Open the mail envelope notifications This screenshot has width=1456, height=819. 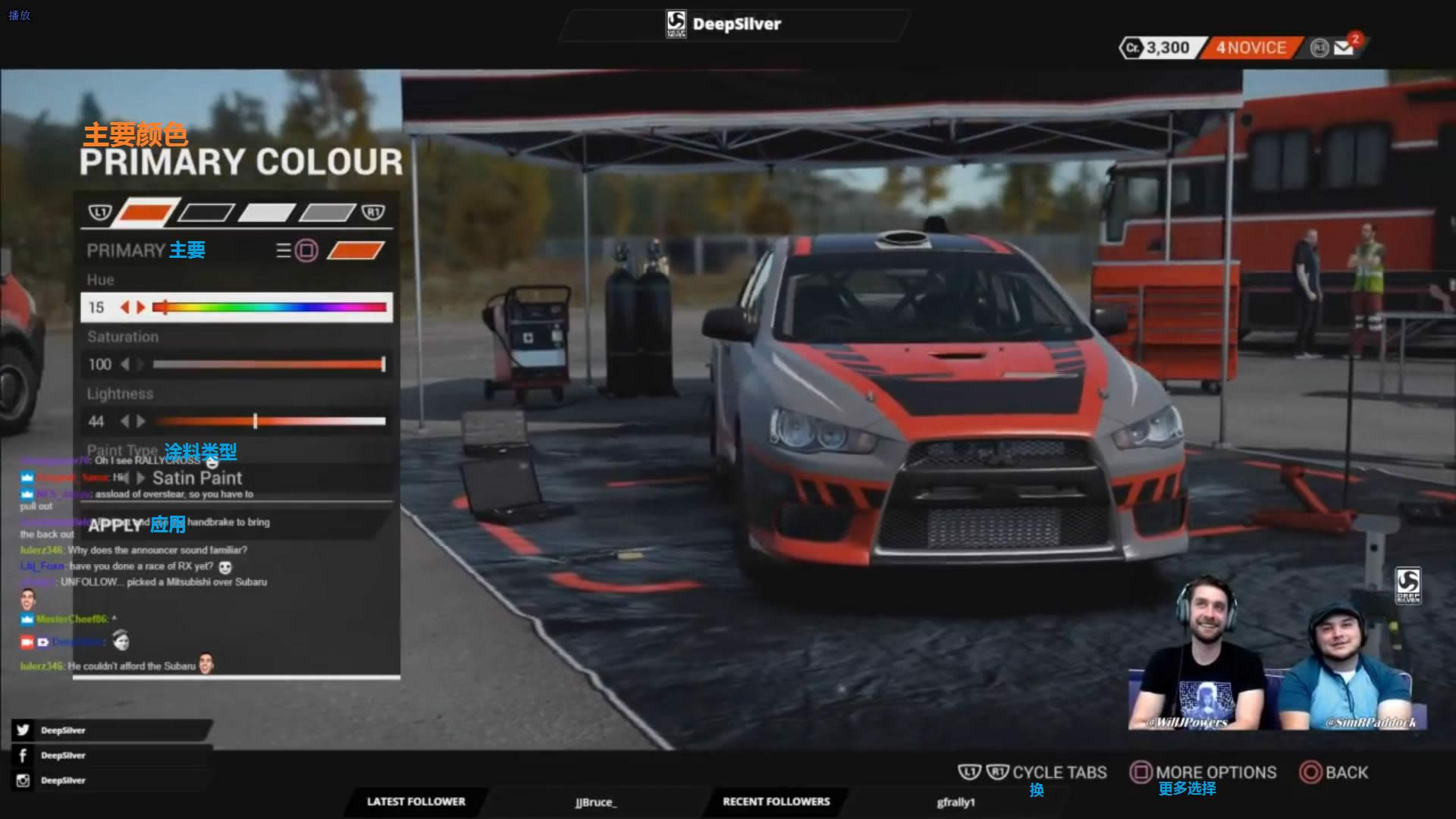[1344, 48]
